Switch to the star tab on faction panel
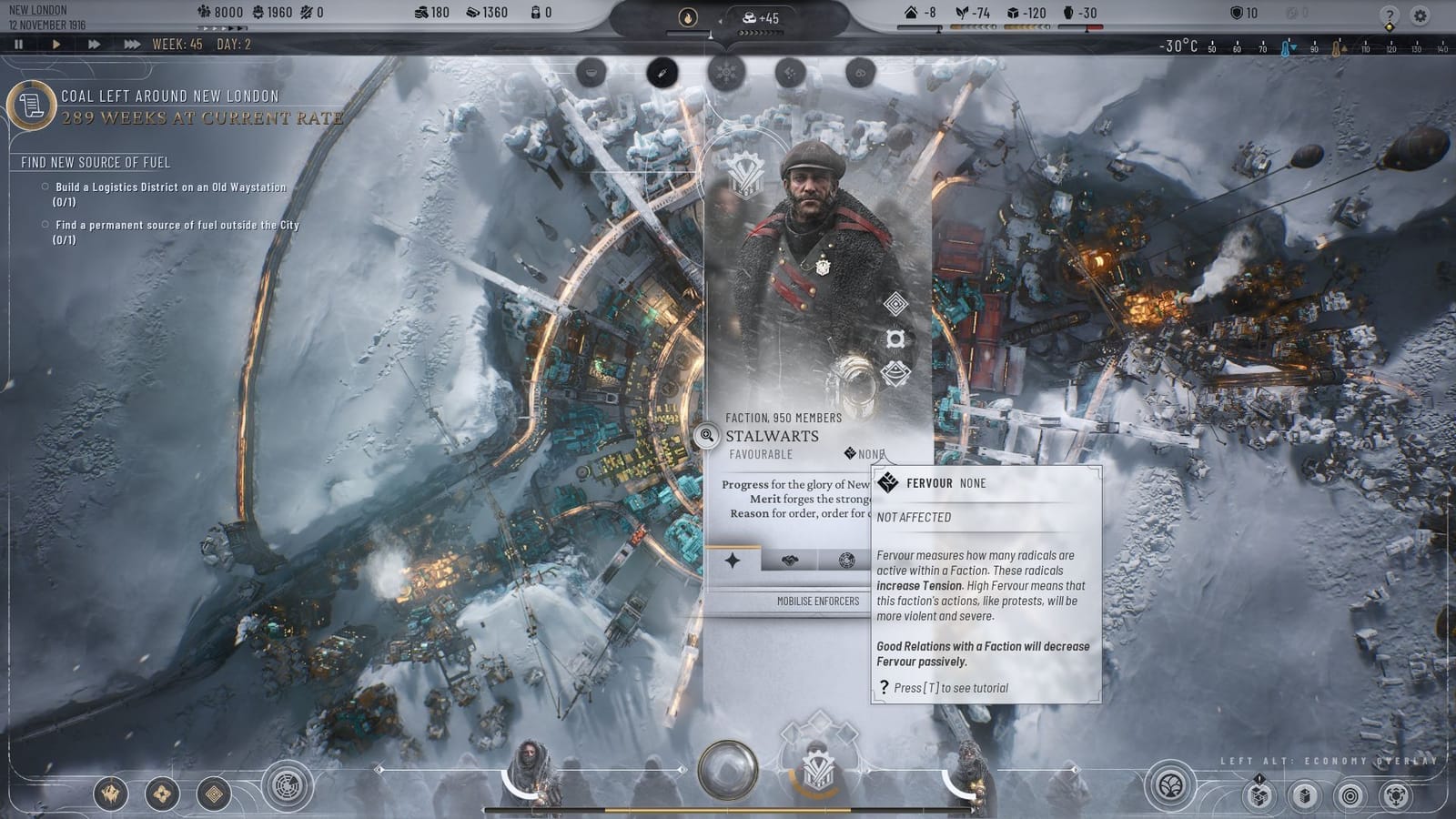 (x=732, y=561)
